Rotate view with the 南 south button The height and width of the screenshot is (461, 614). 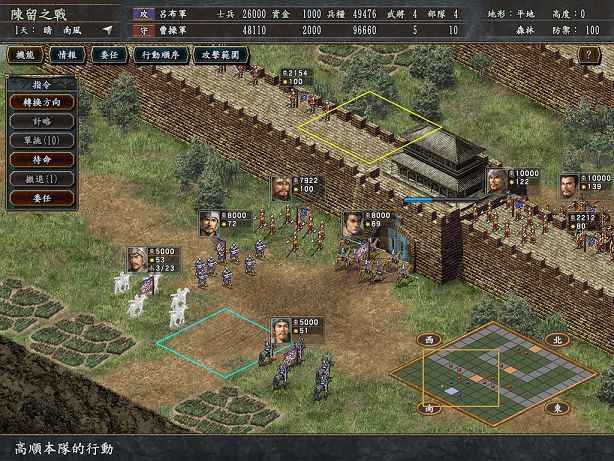point(430,408)
